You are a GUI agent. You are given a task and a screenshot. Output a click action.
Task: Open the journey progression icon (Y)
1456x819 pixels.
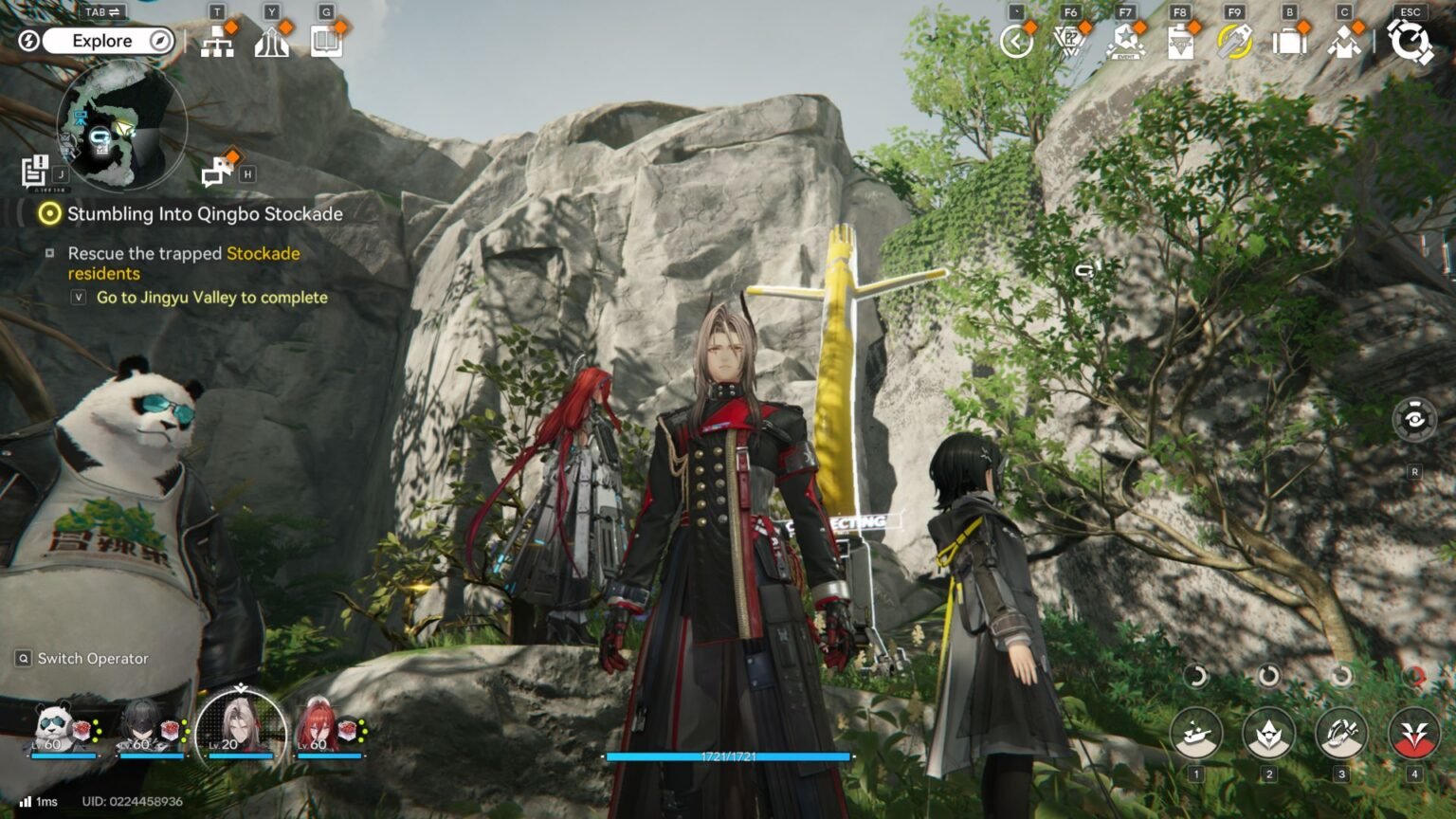pos(272,43)
